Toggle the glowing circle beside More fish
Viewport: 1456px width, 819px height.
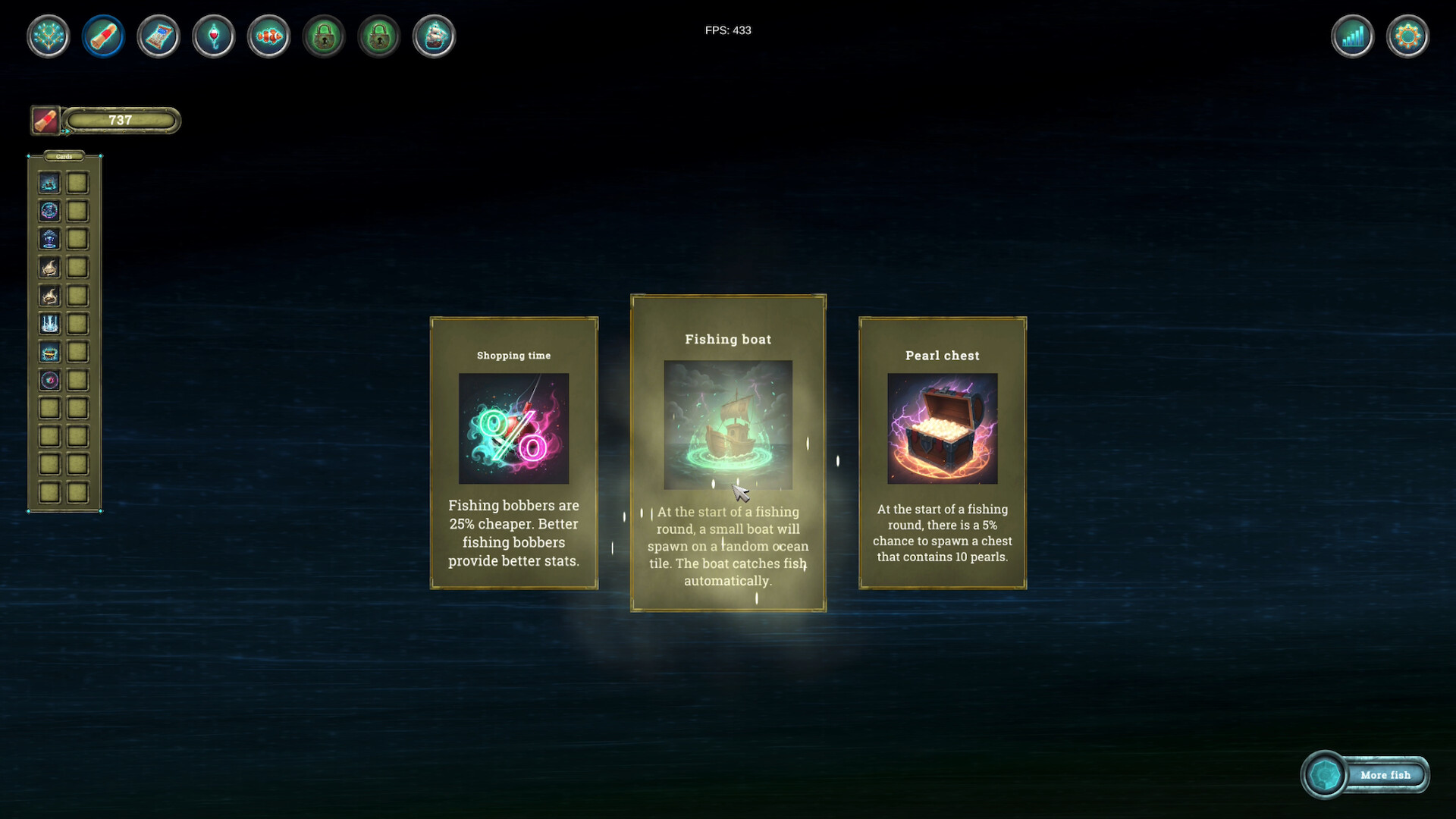1326,775
